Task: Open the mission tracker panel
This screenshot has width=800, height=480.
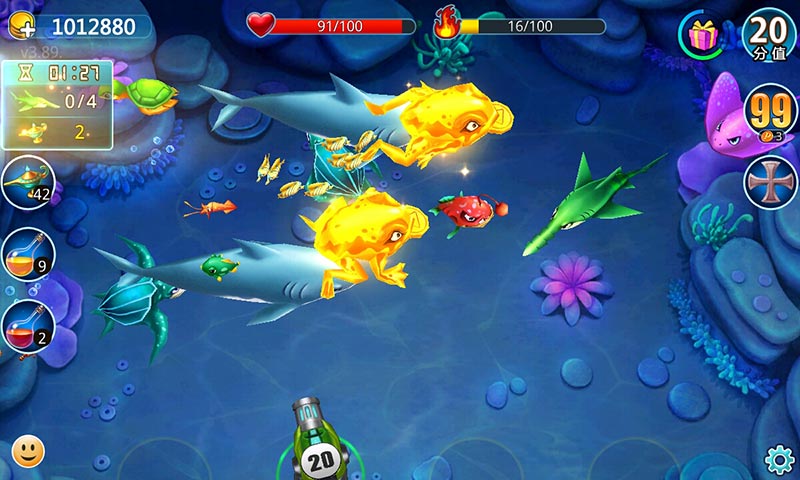Action: tap(57, 103)
